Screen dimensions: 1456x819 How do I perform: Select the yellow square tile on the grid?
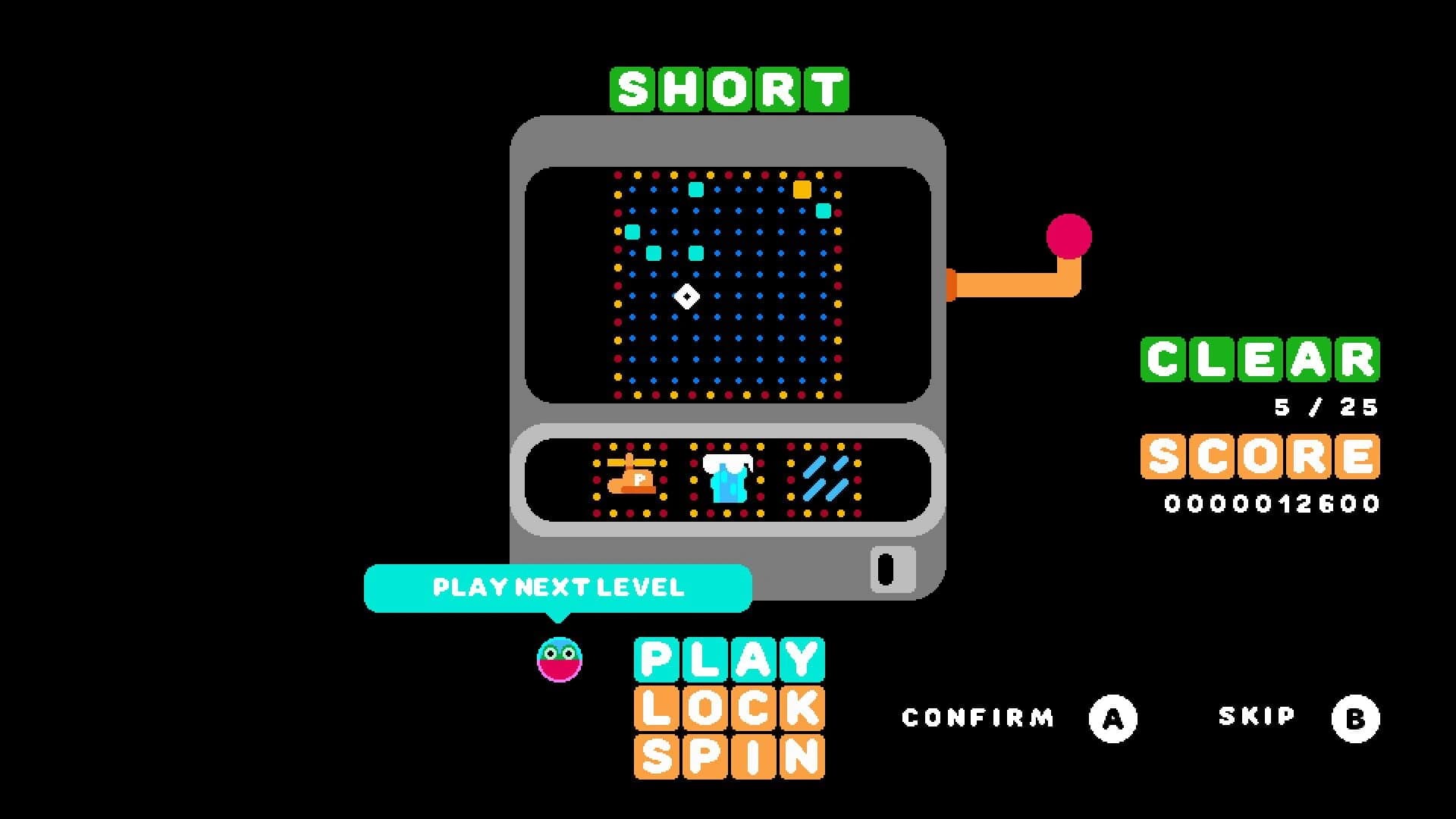pos(801,191)
